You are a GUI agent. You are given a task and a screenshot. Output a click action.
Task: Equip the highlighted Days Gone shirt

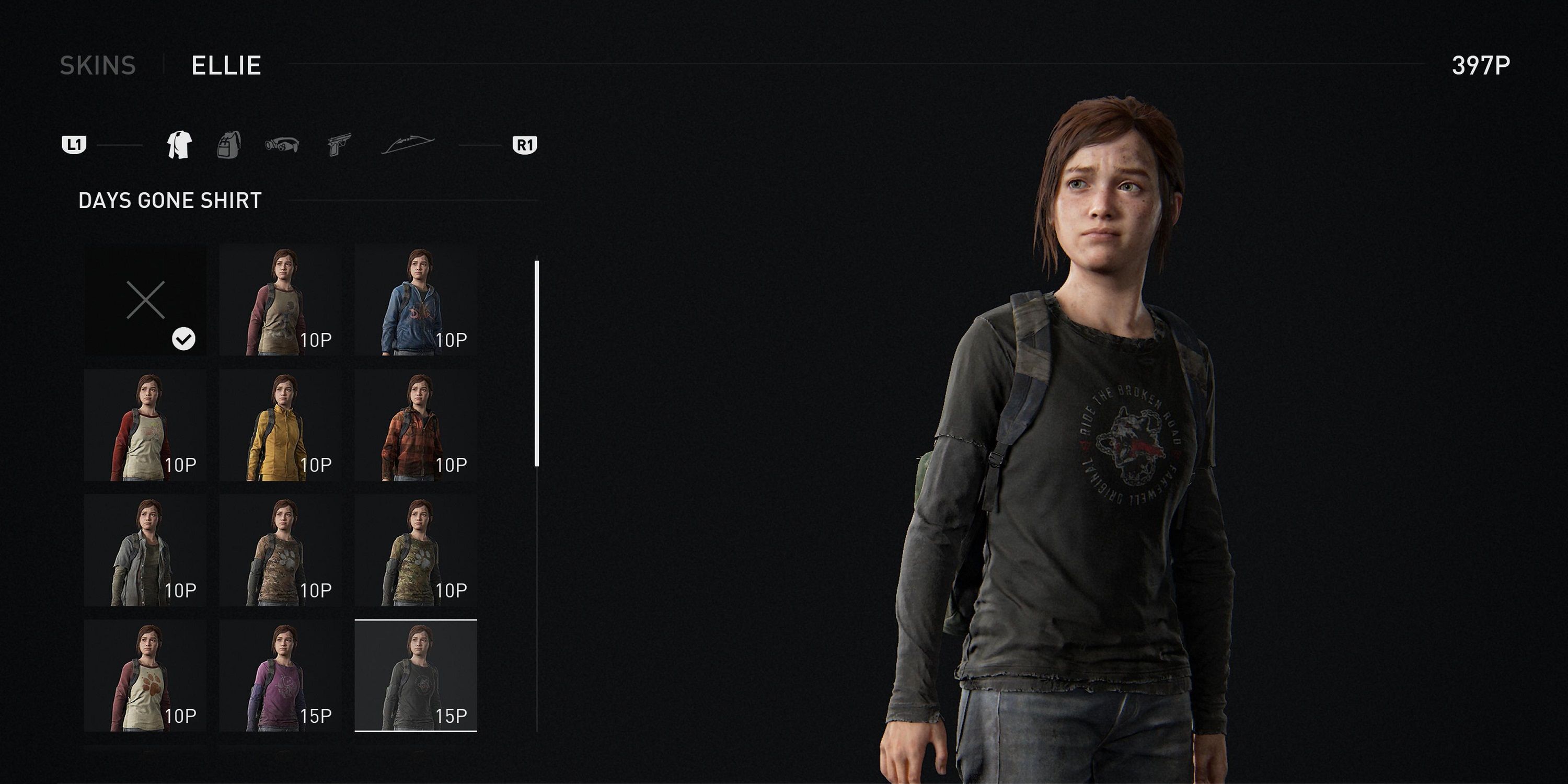[x=416, y=676]
